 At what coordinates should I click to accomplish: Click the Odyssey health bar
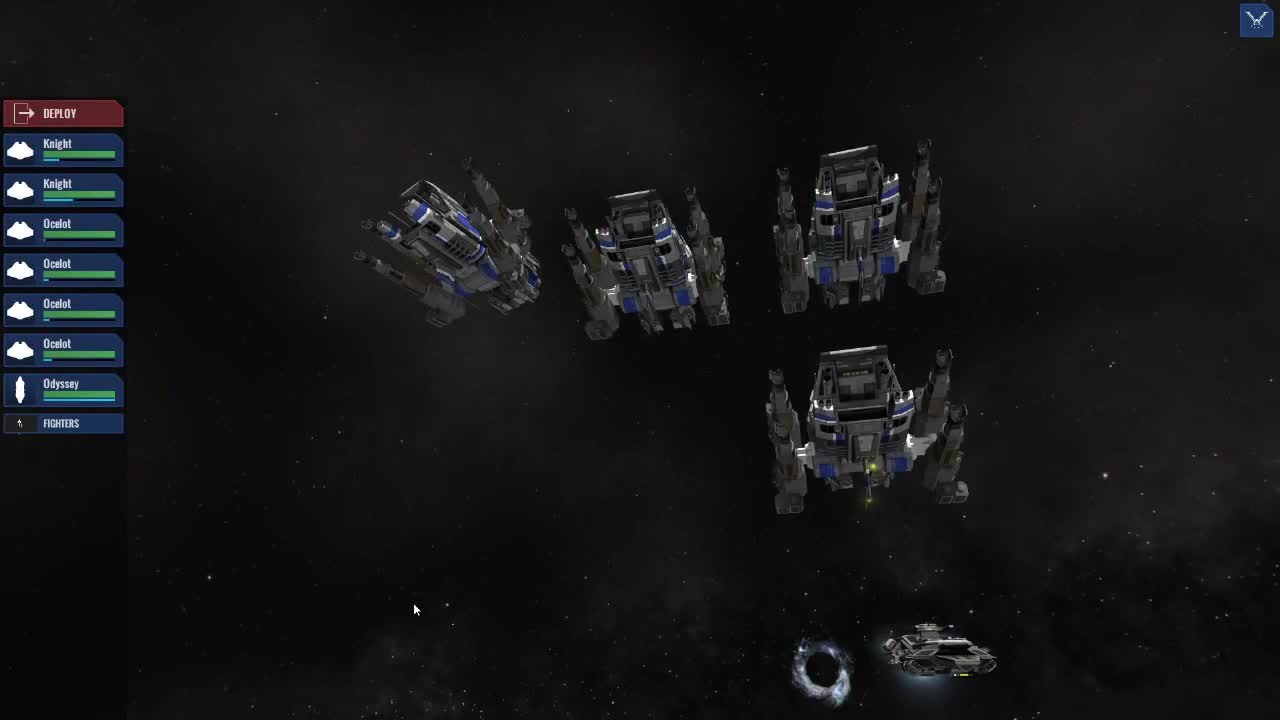pyautogui.click(x=80, y=395)
